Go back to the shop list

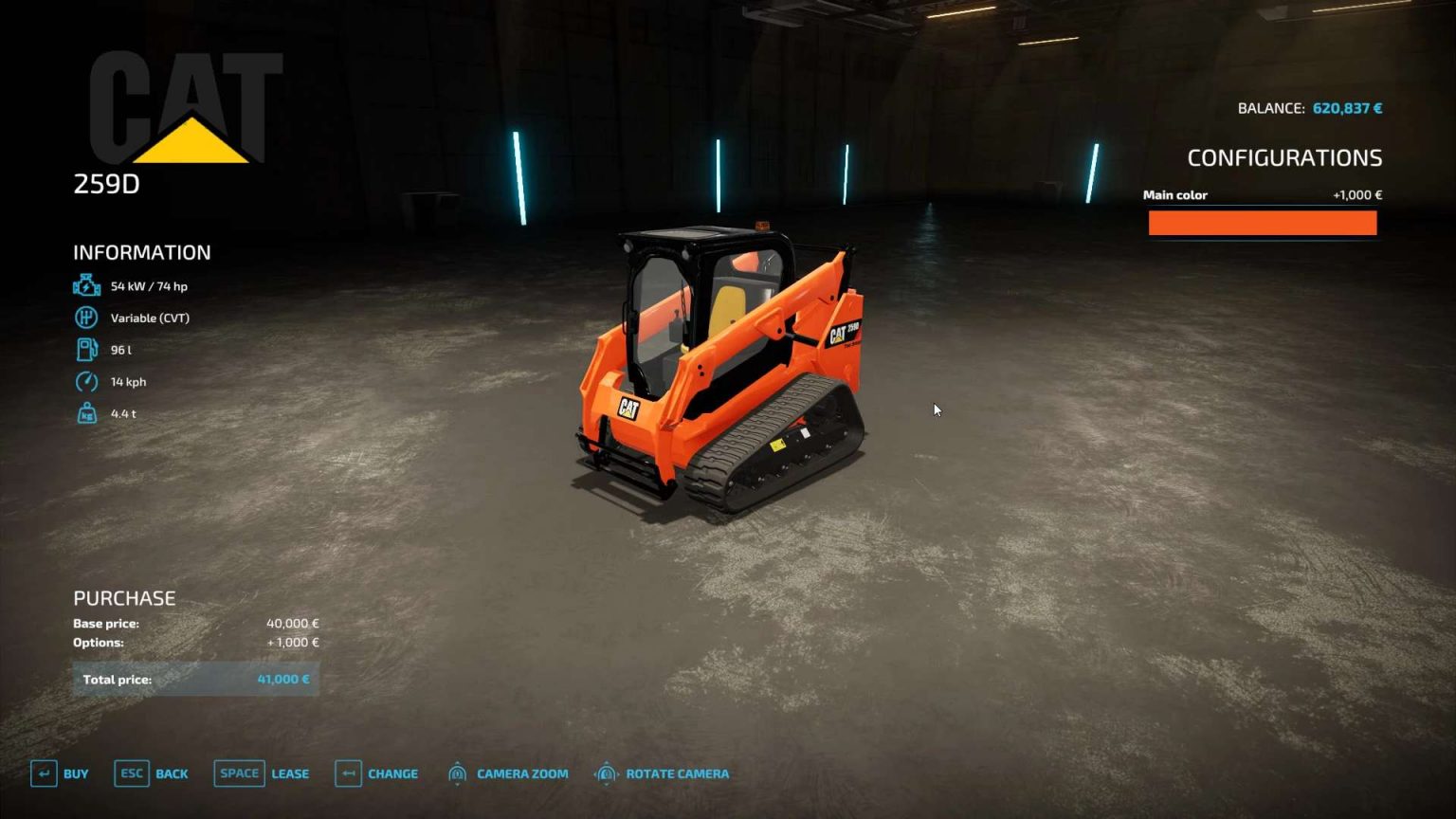click(x=172, y=773)
